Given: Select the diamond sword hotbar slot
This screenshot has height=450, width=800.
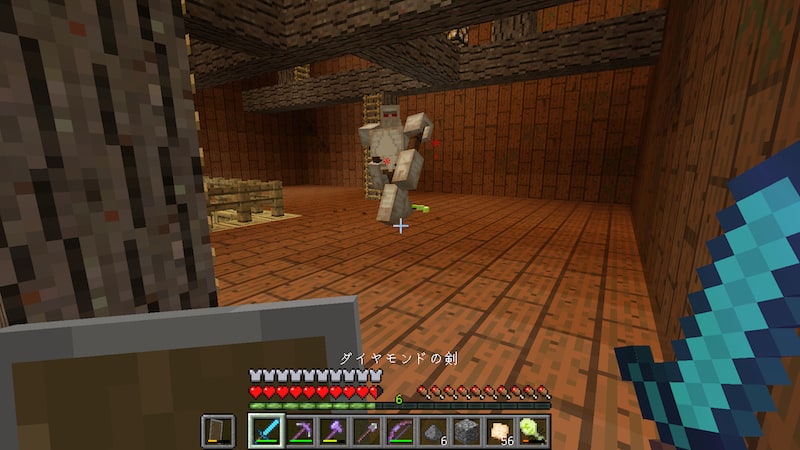Looking at the screenshot, I should pyautogui.click(x=265, y=431).
